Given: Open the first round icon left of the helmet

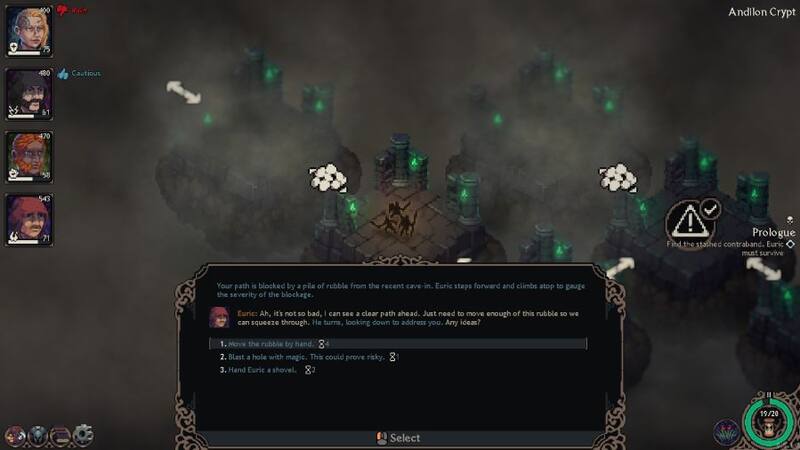Looking at the screenshot, I should (16, 435).
